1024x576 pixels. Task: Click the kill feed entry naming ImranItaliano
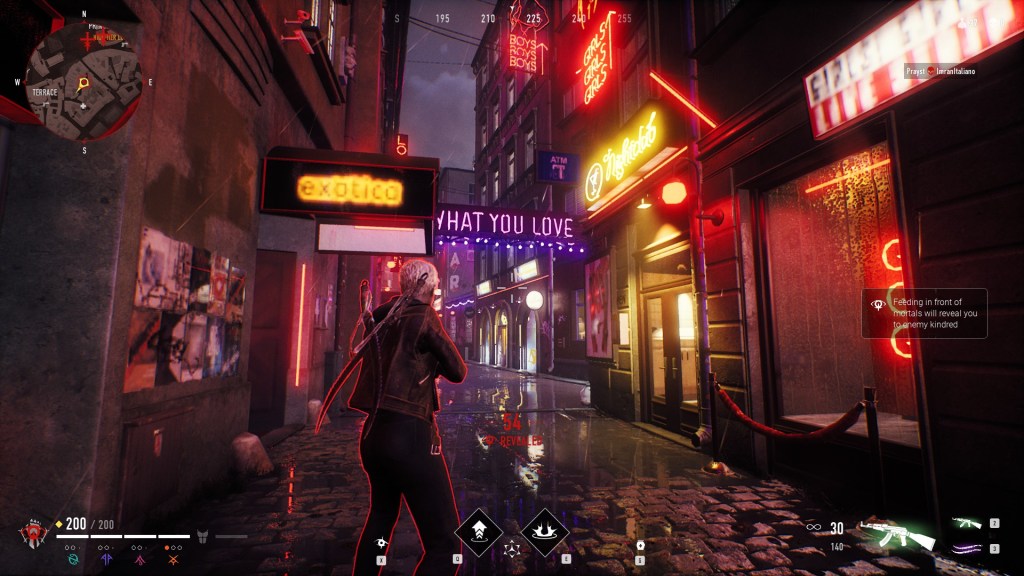point(940,71)
